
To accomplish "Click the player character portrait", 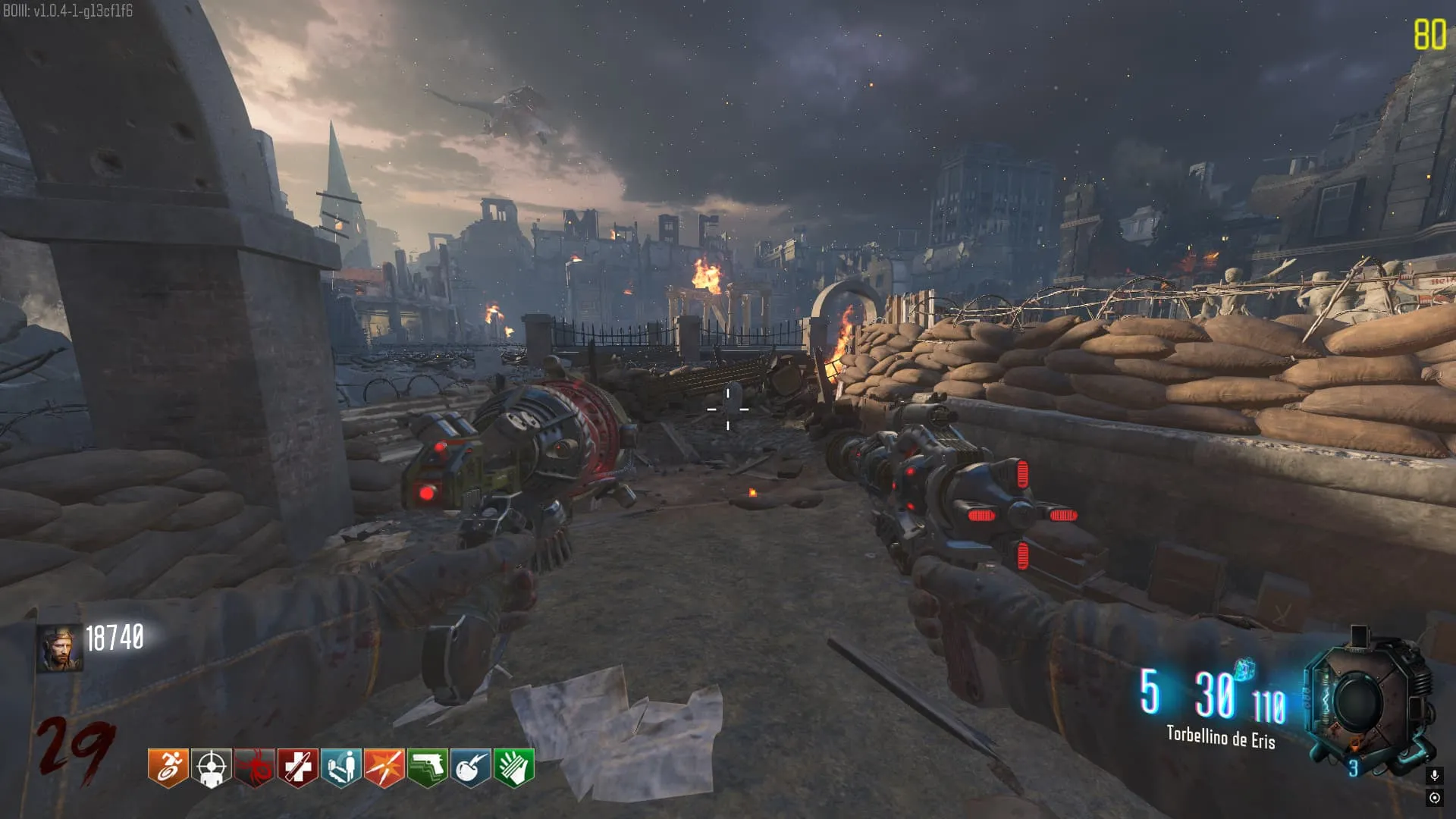I will pyautogui.click(x=59, y=649).
